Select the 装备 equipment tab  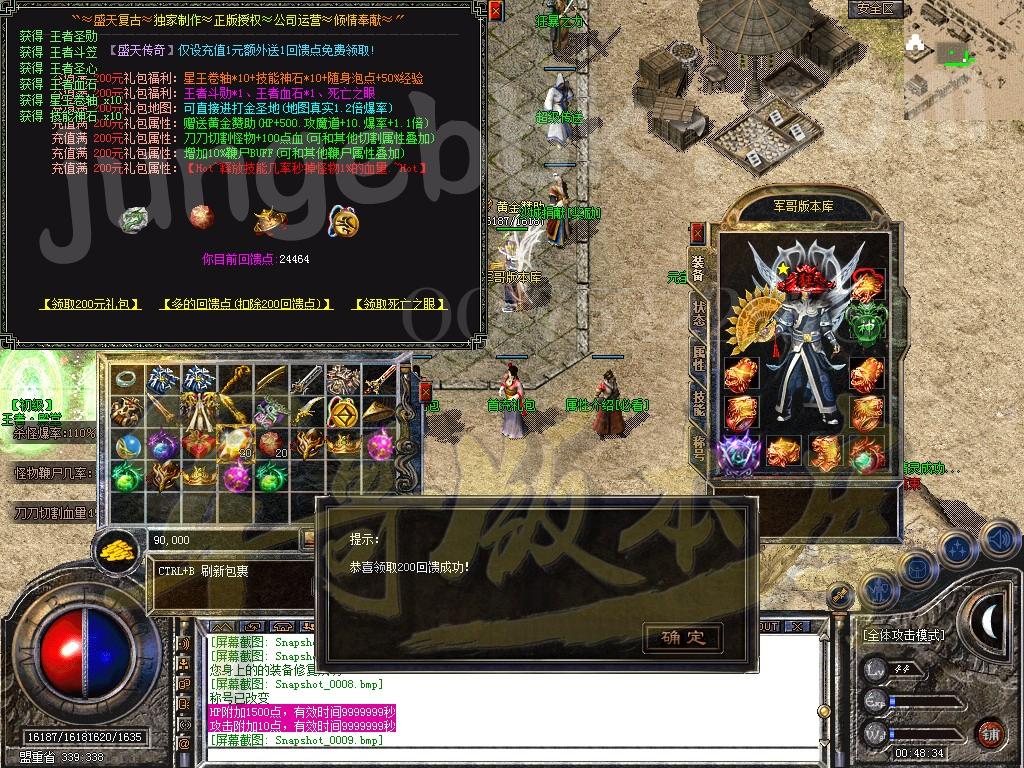[x=699, y=269]
